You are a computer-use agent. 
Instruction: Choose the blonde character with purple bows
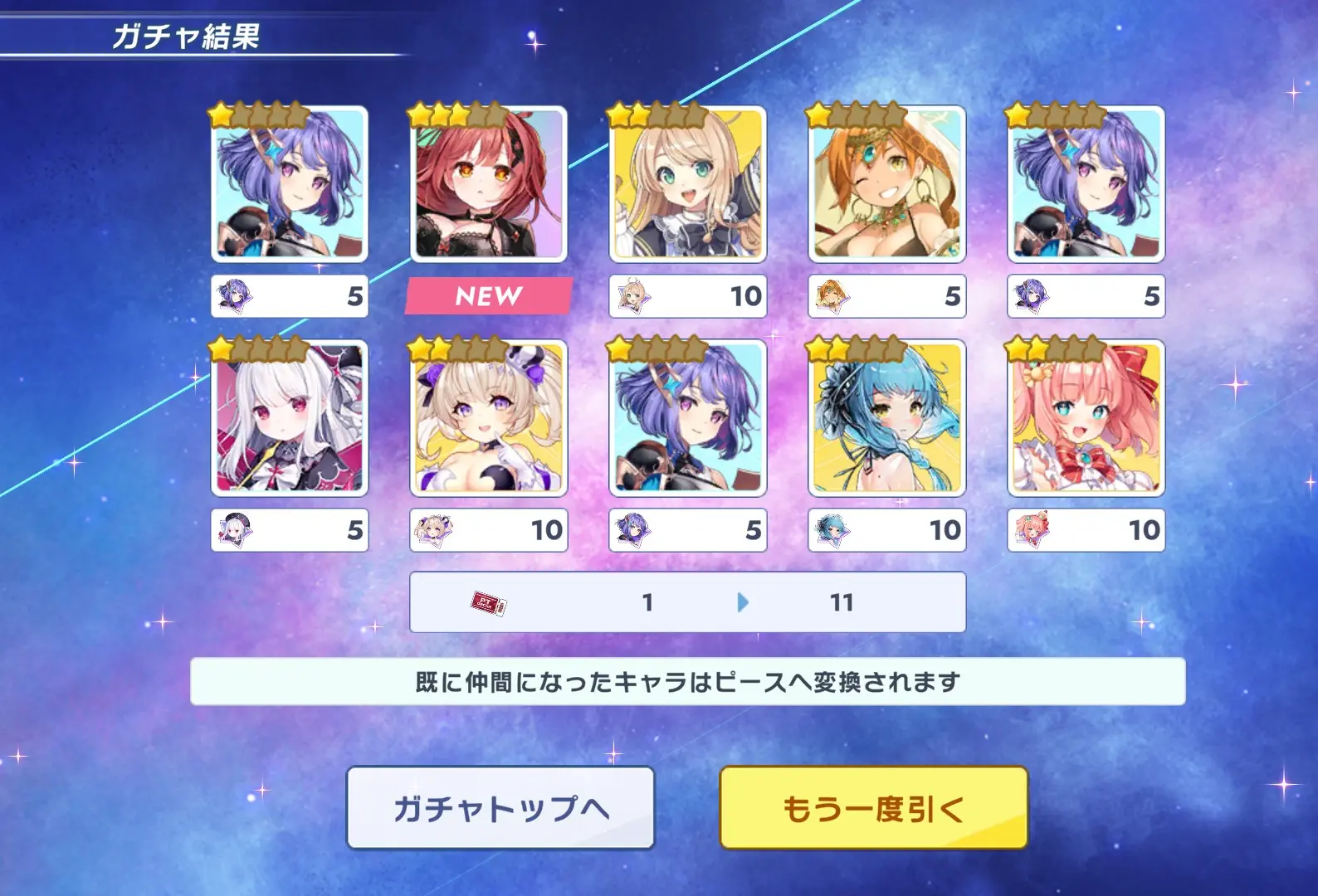488,418
